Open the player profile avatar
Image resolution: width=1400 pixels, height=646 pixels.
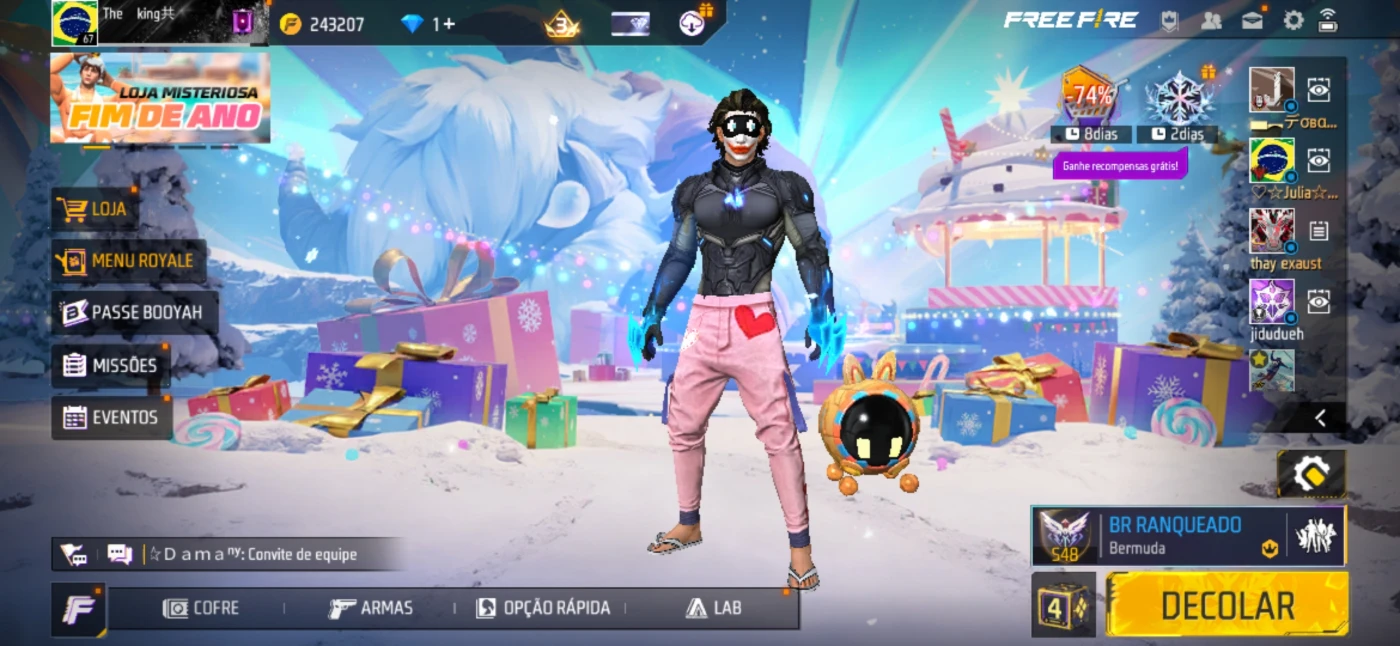pyautogui.click(x=75, y=23)
